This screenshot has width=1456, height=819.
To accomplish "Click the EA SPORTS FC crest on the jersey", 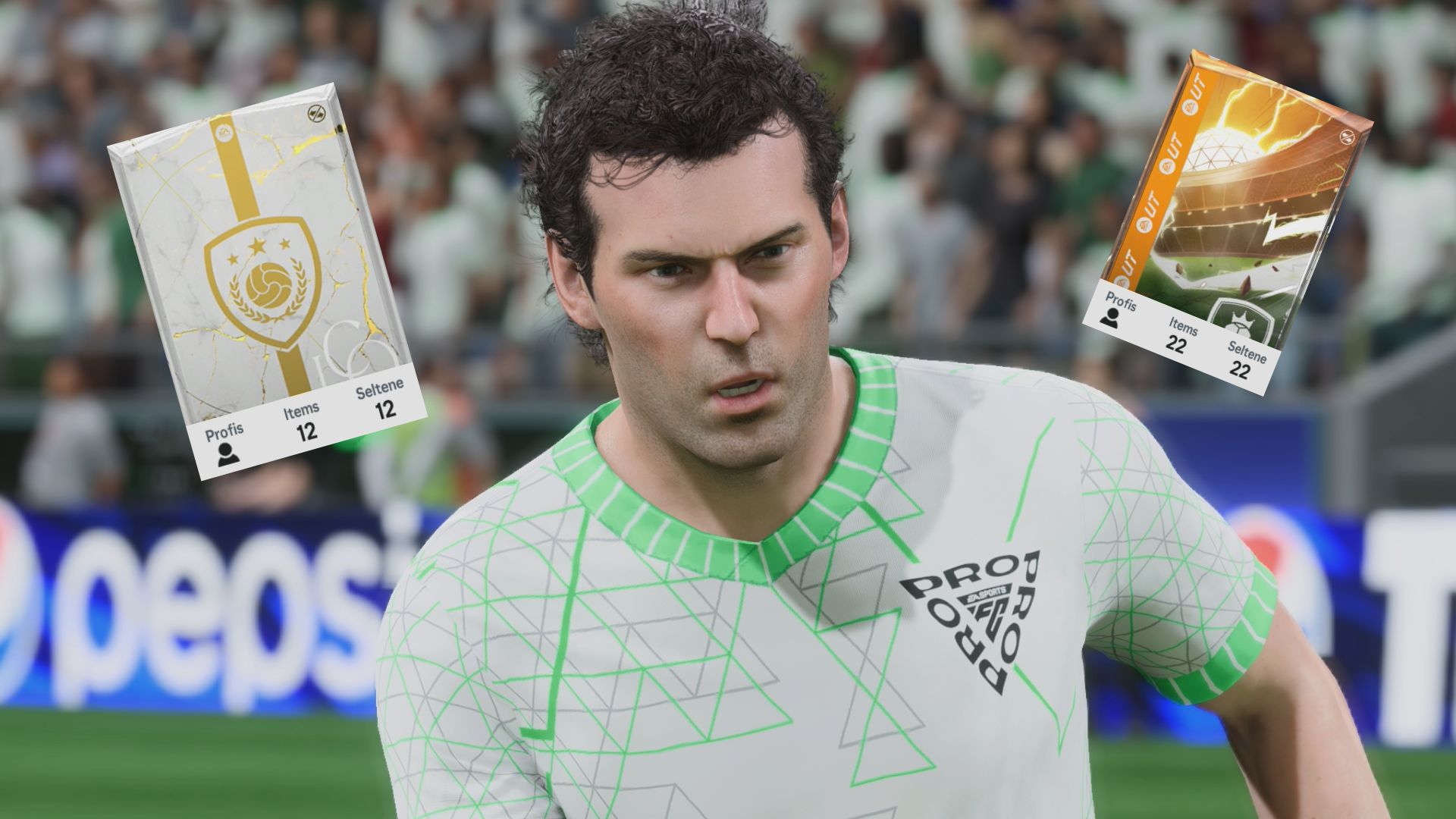I will [x=984, y=604].
